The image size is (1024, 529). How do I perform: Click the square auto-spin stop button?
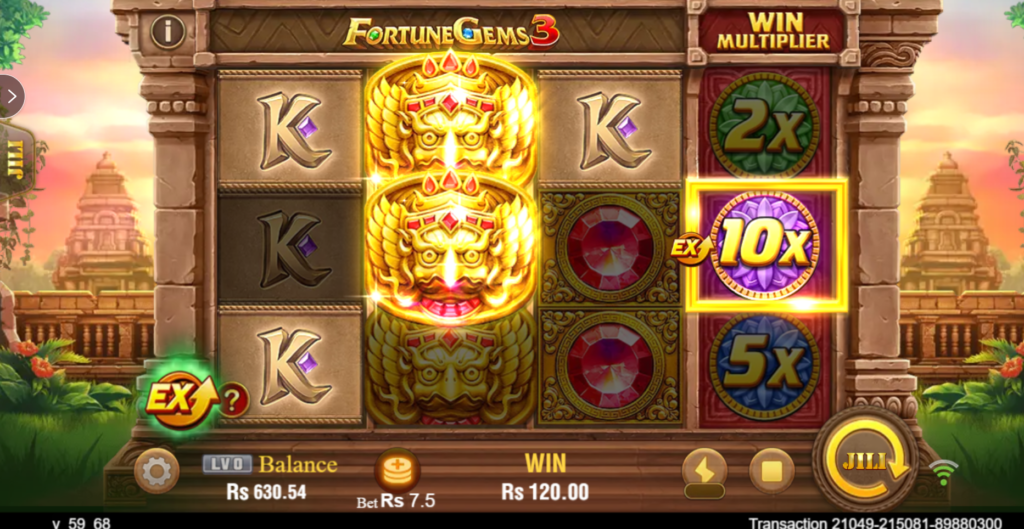771,470
